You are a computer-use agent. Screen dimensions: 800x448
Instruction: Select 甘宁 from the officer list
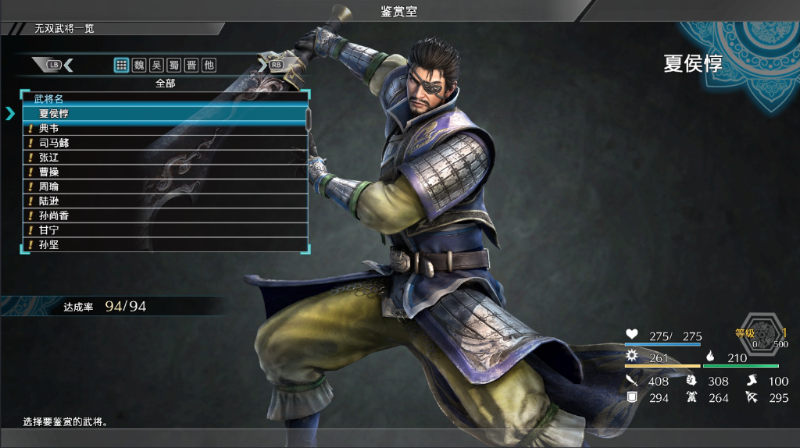coord(165,230)
